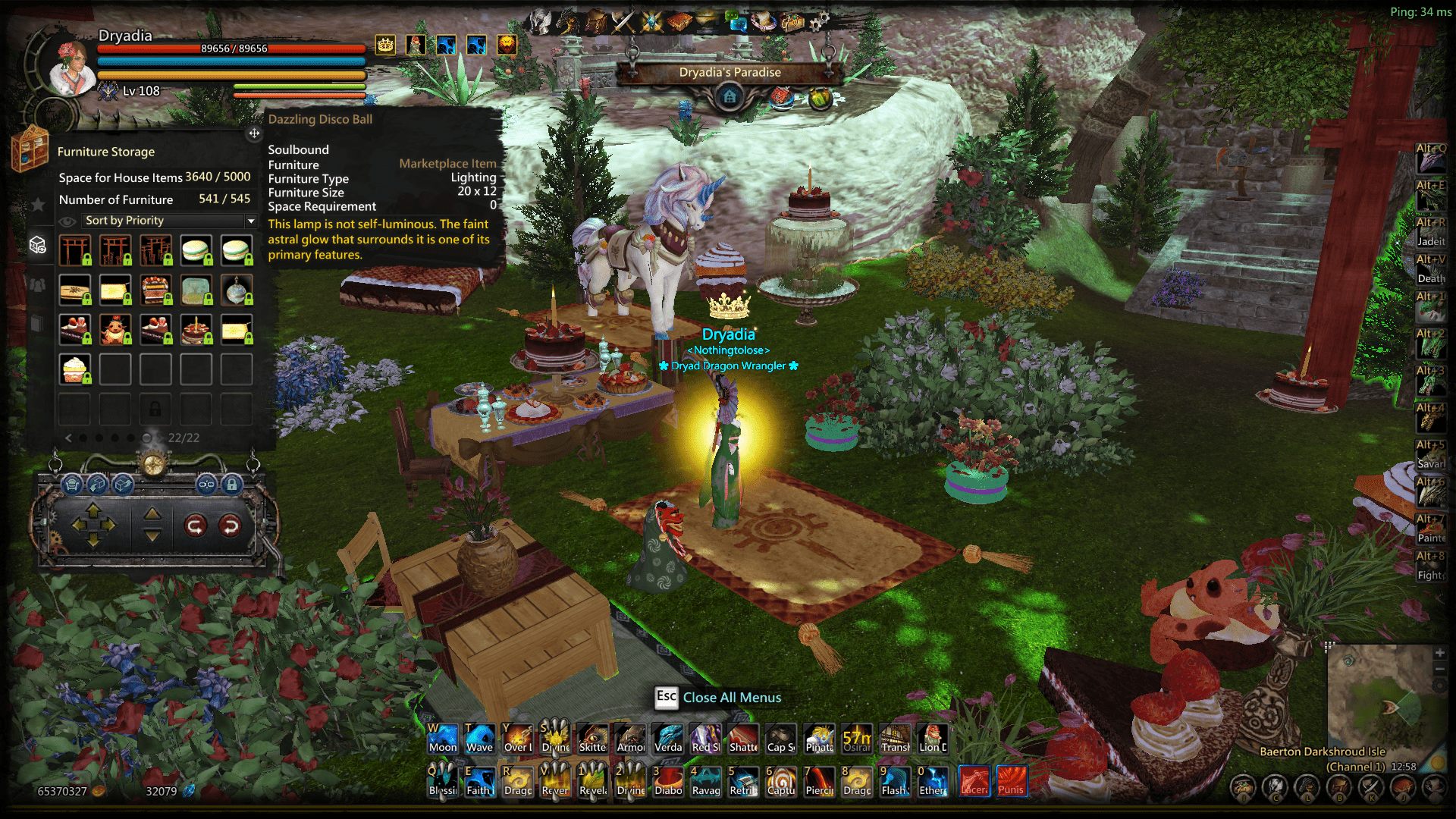The height and width of the screenshot is (819, 1456).
Task: Open the silver helmet character menu
Action: click(x=541, y=21)
